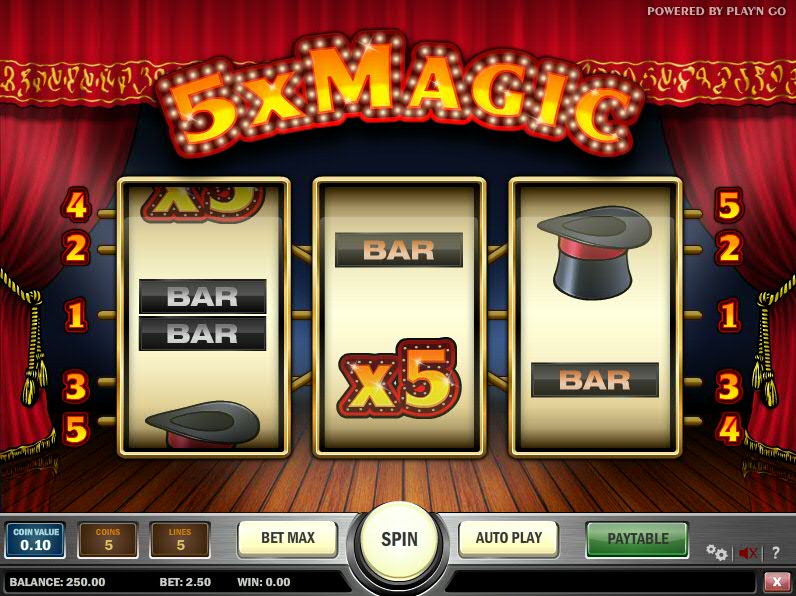This screenshot has height=596, width=796.
Task: Open the gear settings icon
Action: (x=716, y=552)
